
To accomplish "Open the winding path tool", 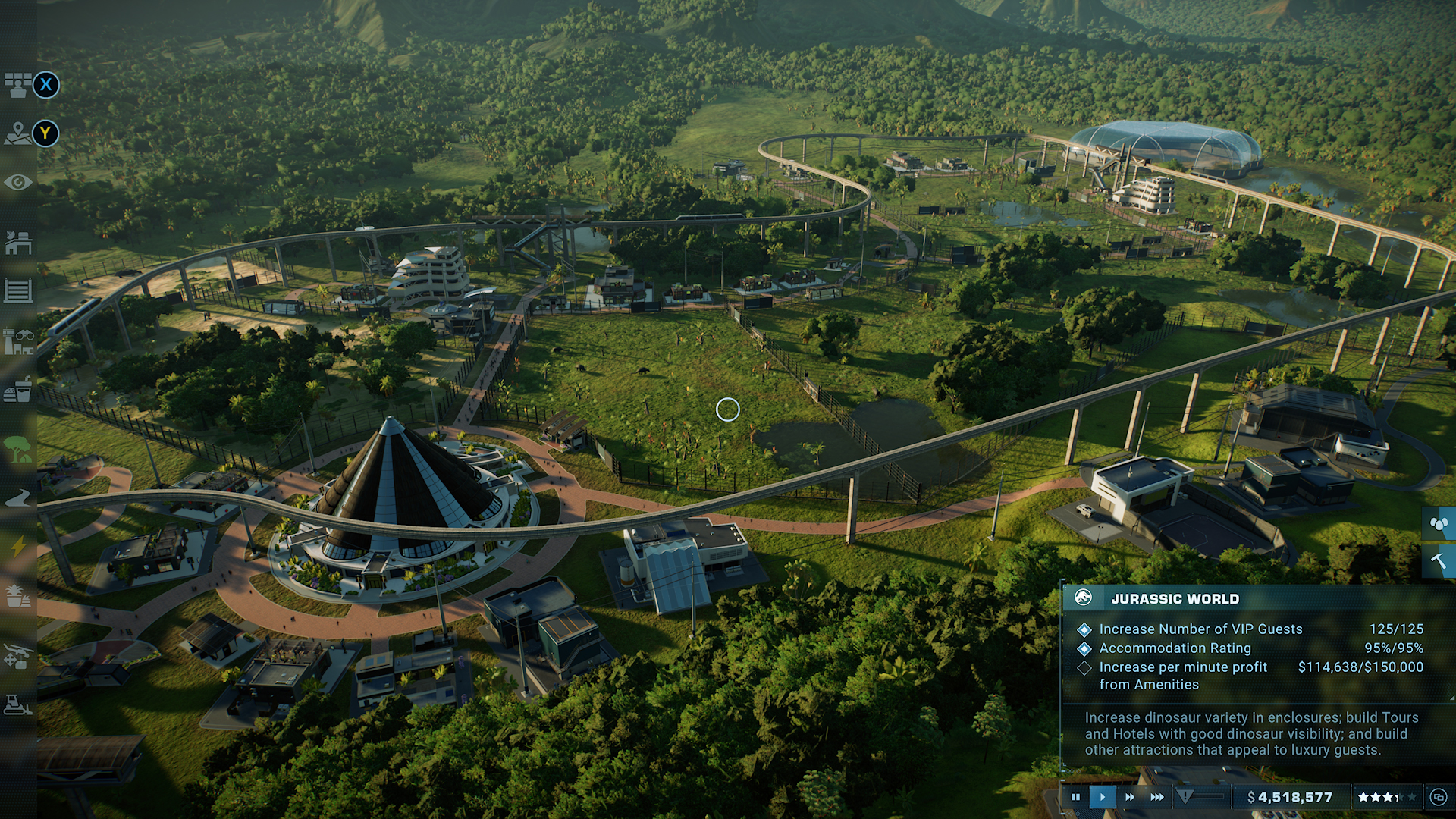I will point(18,498).
